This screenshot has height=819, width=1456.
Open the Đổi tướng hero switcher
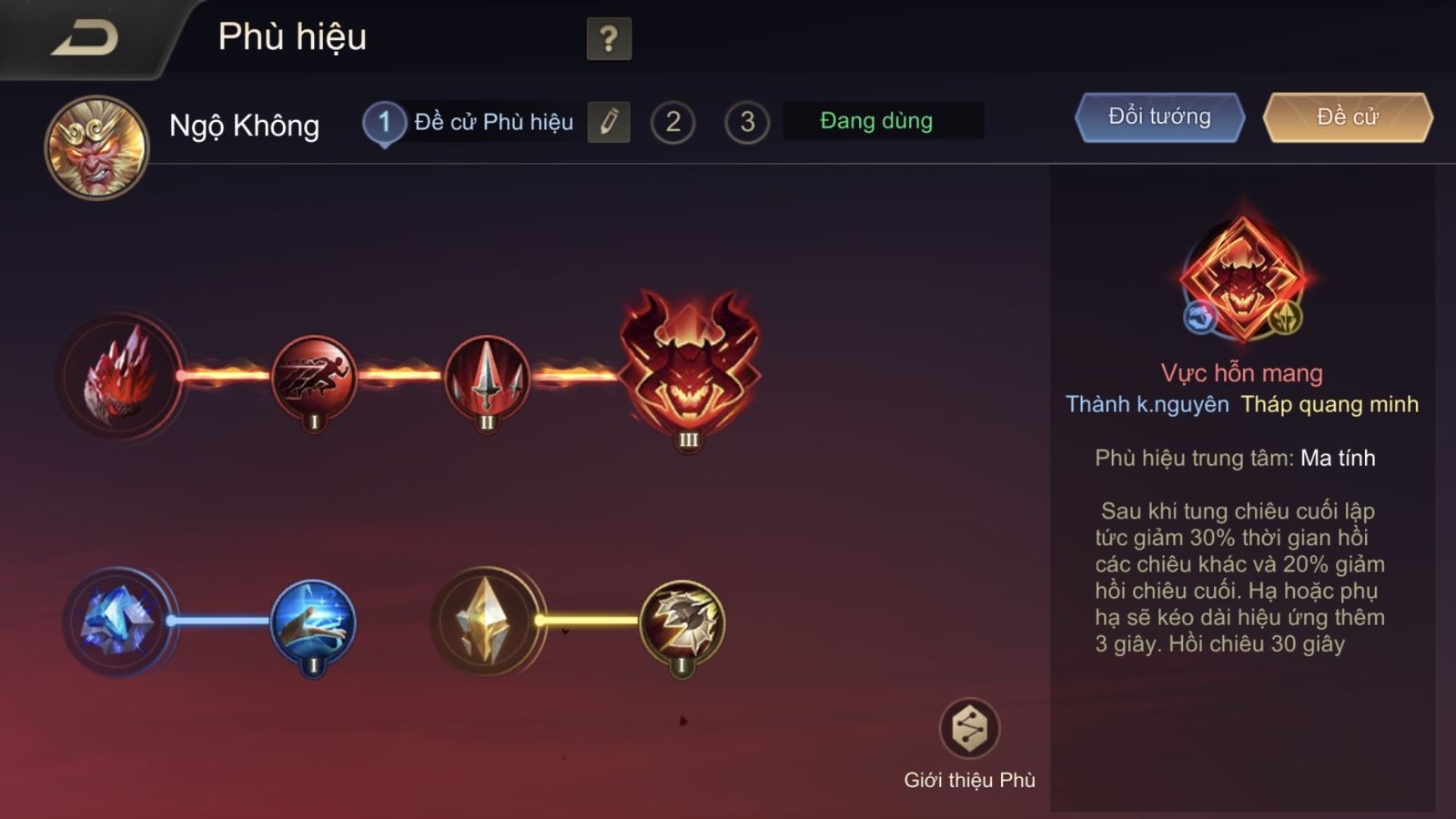point(1158,116)
